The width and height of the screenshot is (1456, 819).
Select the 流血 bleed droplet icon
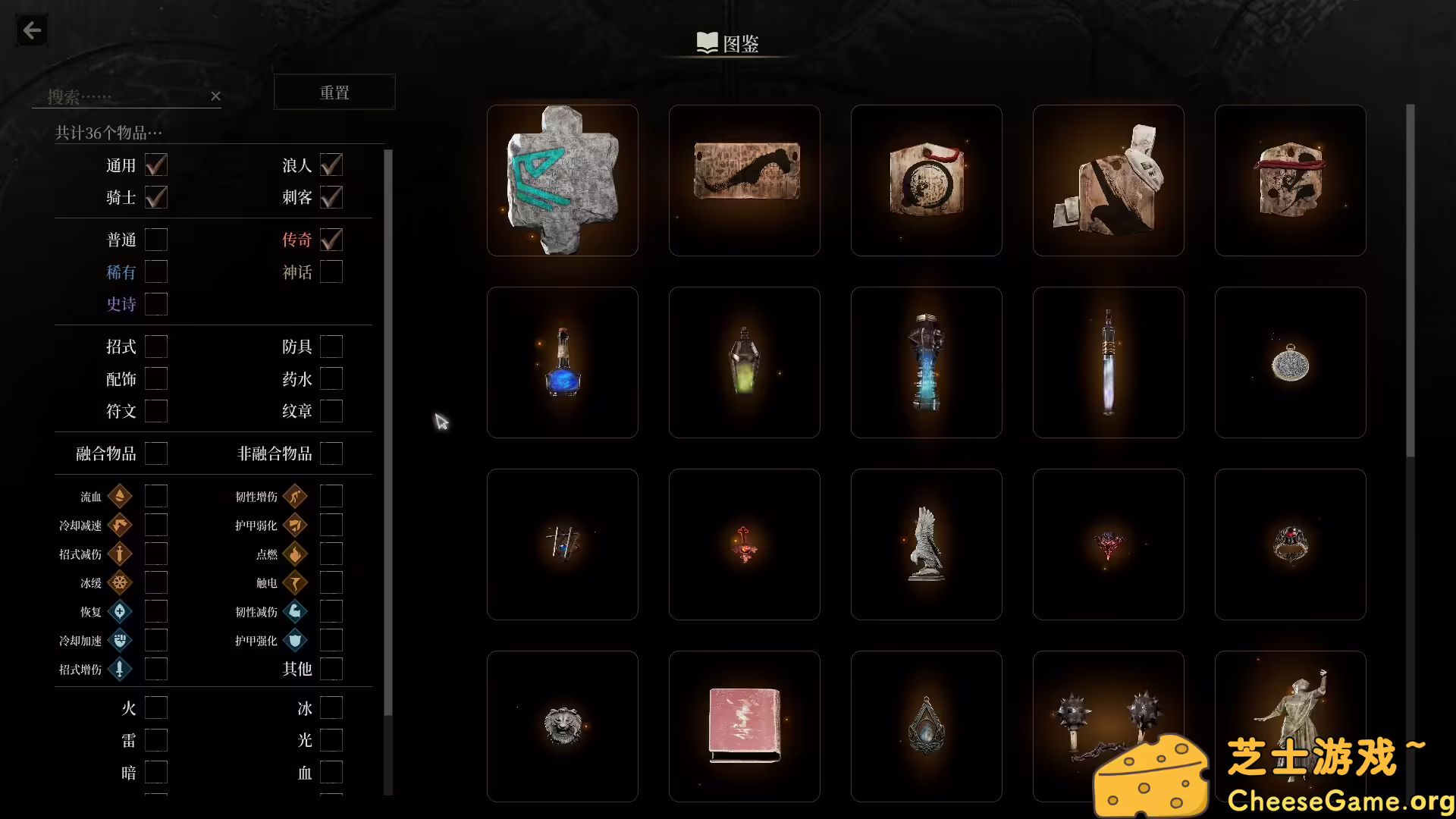click(x=120, y=496)
